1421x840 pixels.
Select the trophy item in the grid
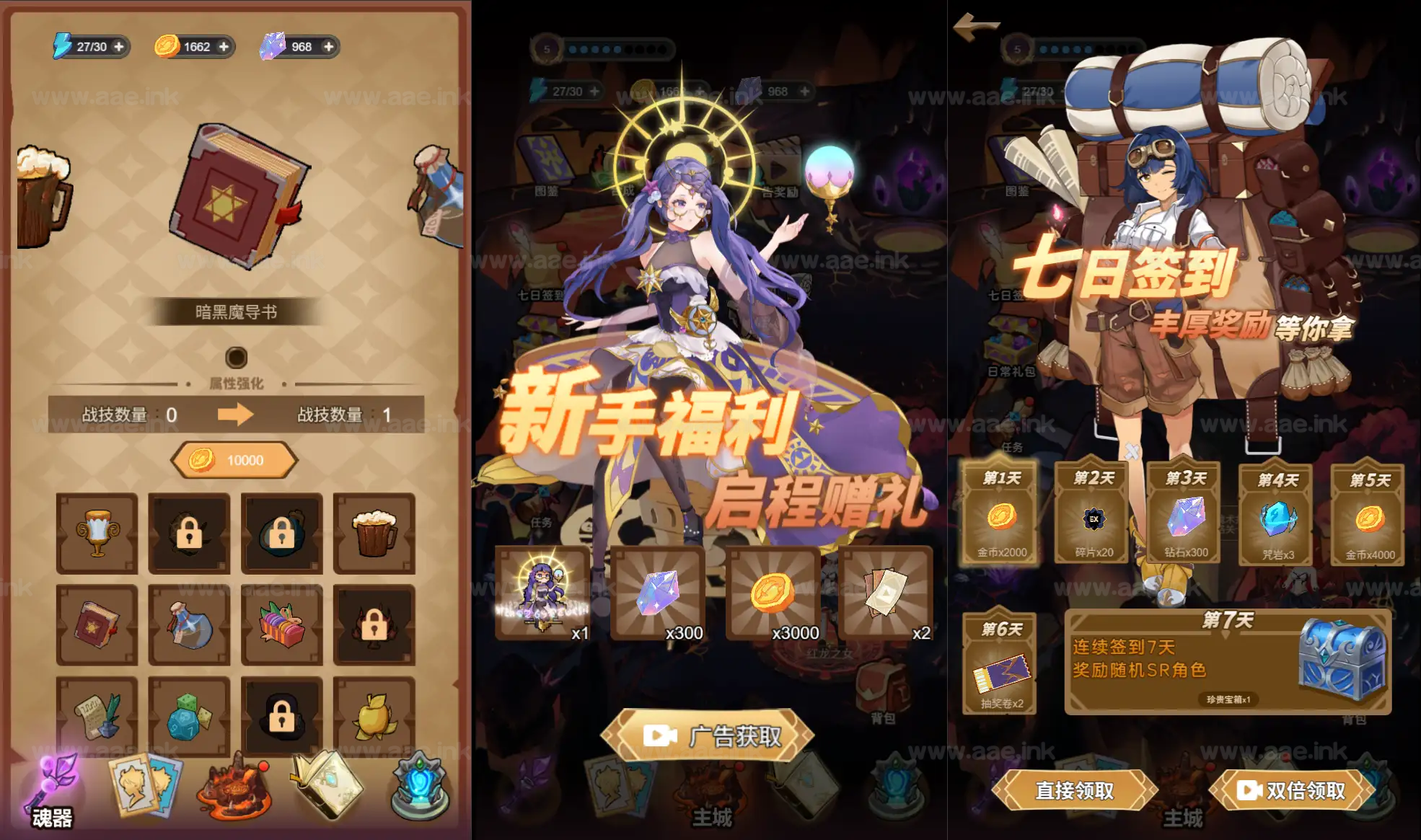96,534
